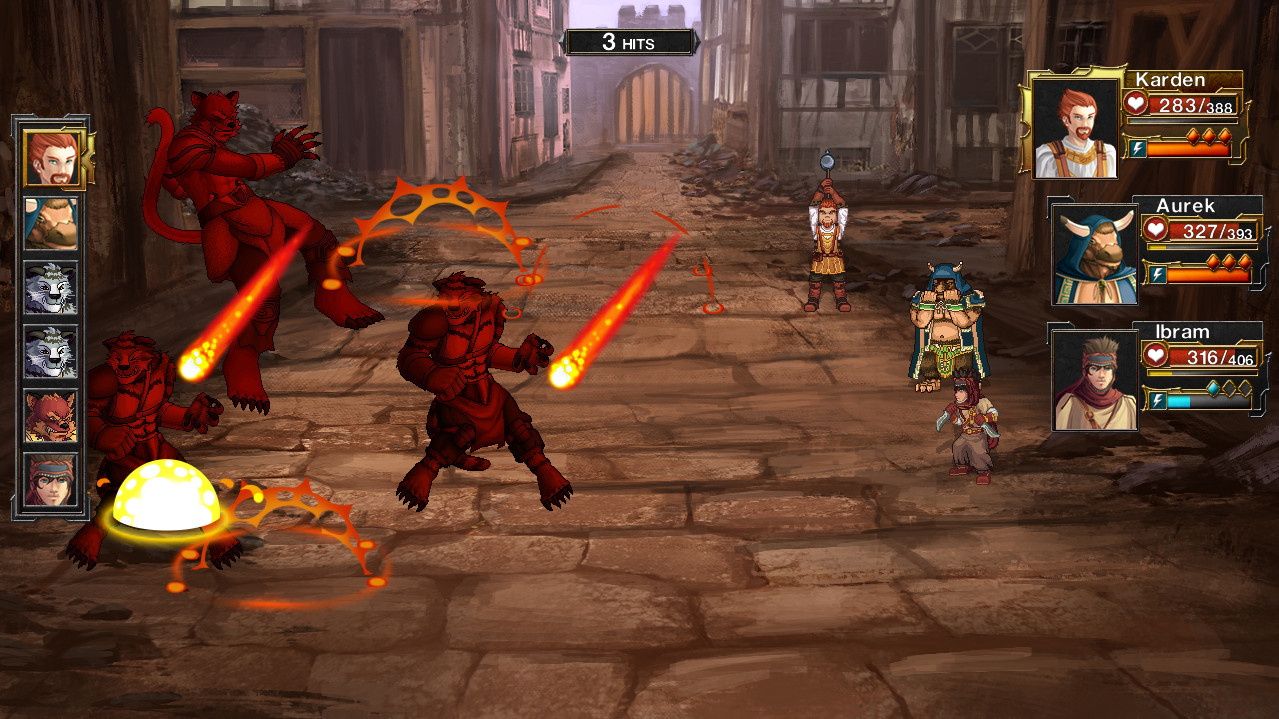Click Aurek's hooded minotaur turn order portrait
1279x719 pixels.
click(51, 224)
